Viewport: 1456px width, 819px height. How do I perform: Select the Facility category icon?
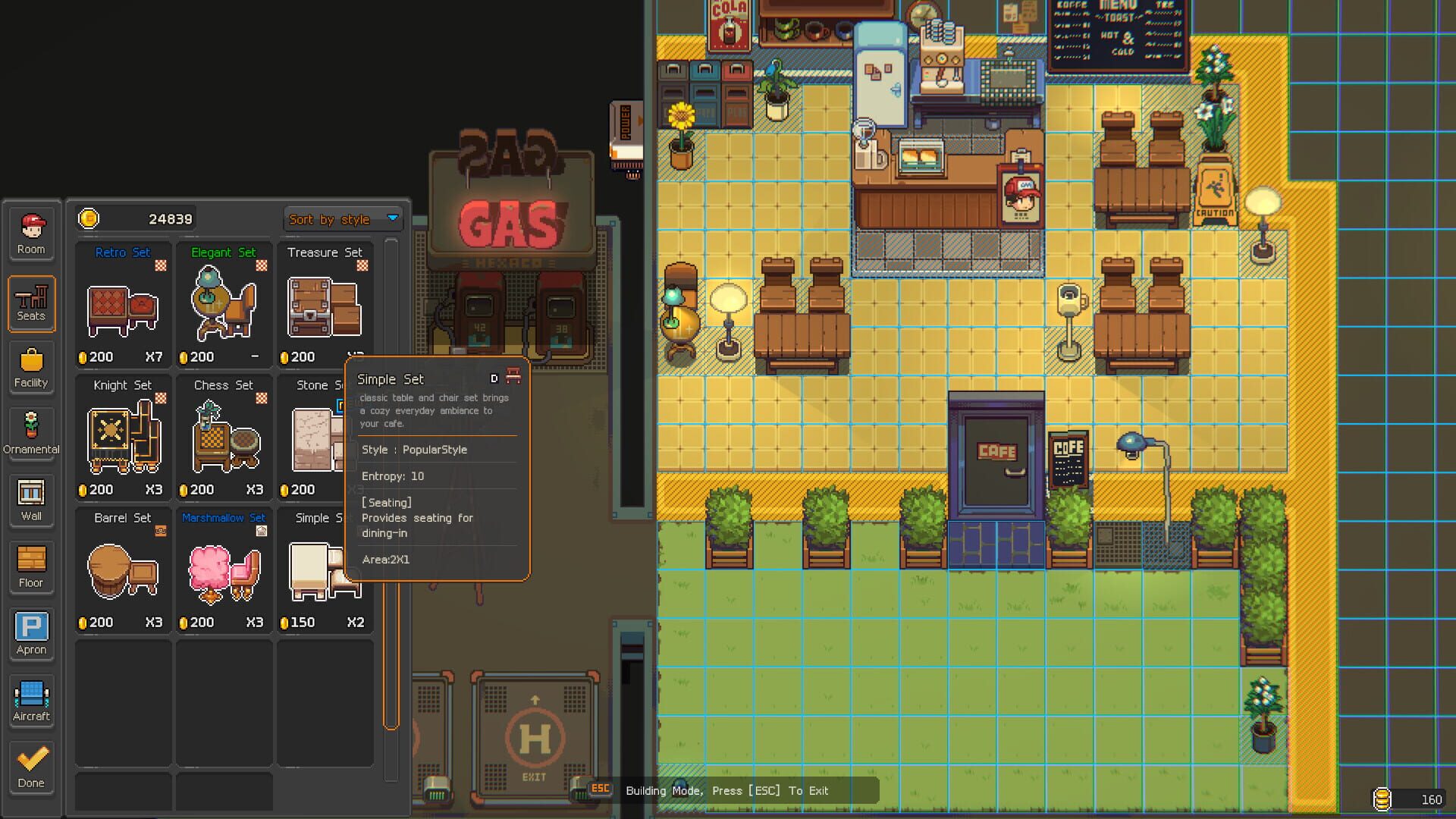(31, 368)
